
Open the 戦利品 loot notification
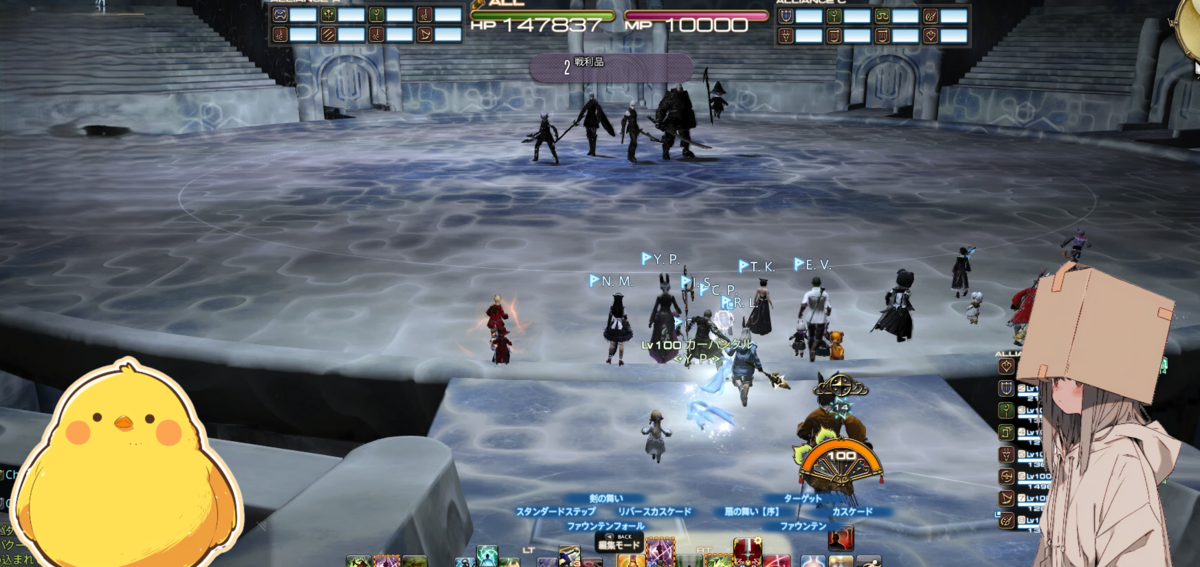610,67
